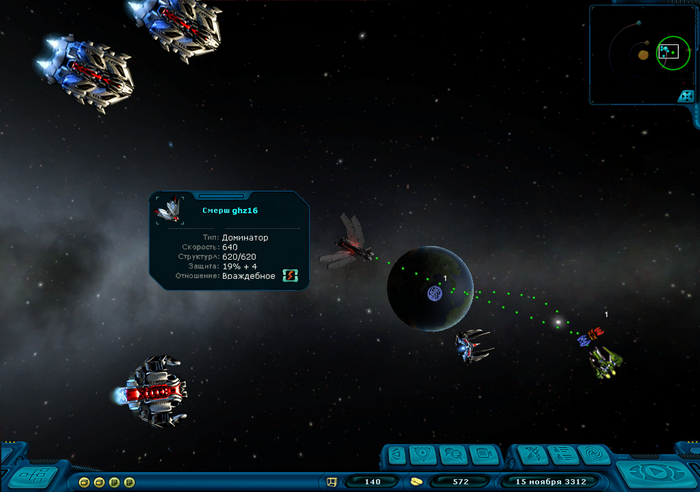Open the magnifier search button
The height and width of the screenshot is (492, 700).
coord(452,455)
